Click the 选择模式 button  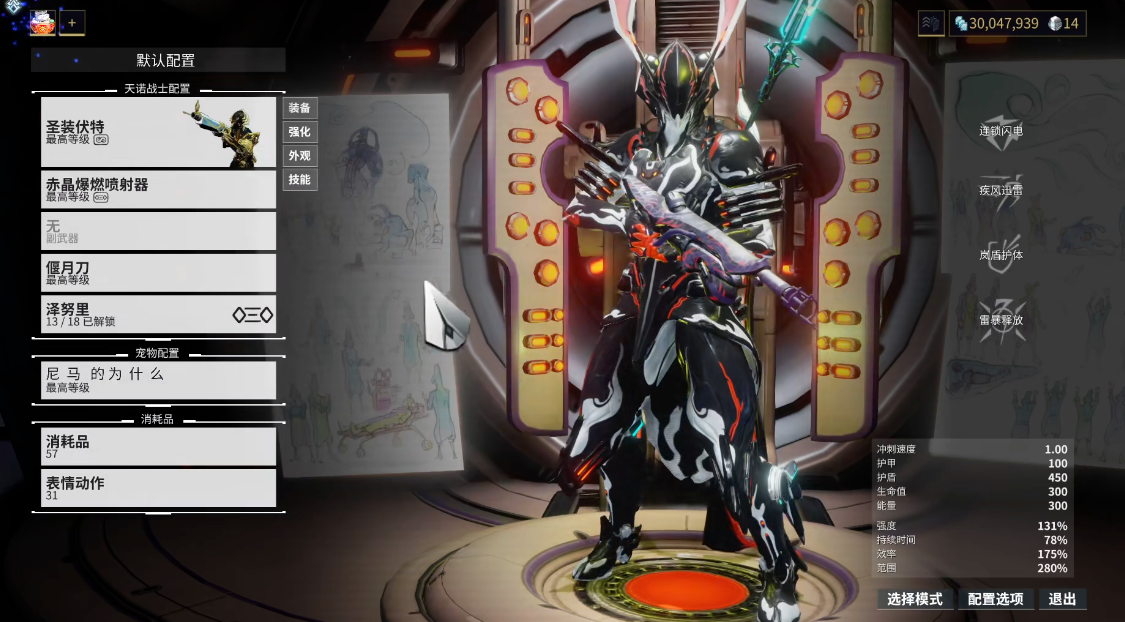pos(914,599)
